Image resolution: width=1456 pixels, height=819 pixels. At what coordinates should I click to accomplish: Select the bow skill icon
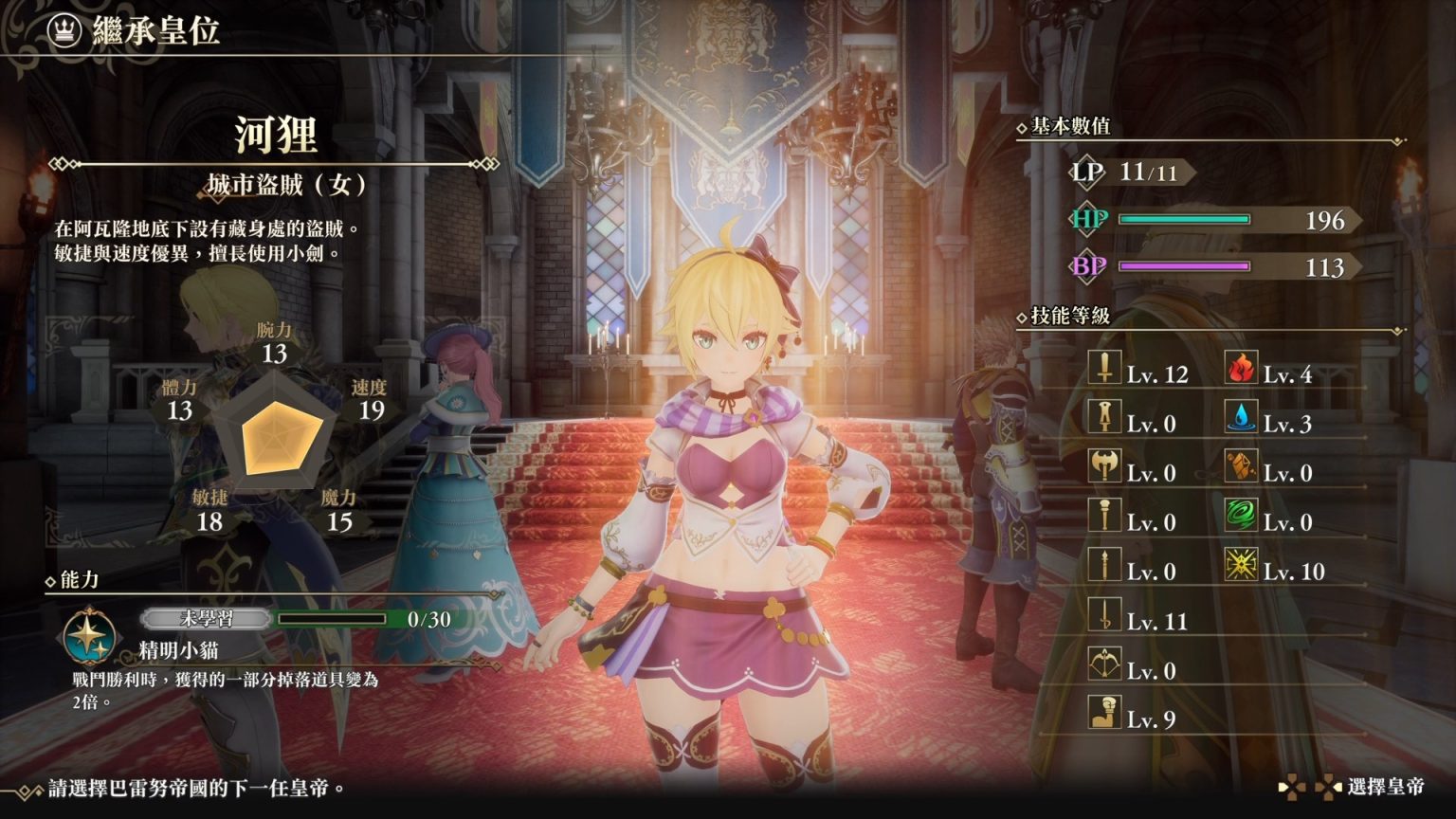click(x=1104, y=663)
